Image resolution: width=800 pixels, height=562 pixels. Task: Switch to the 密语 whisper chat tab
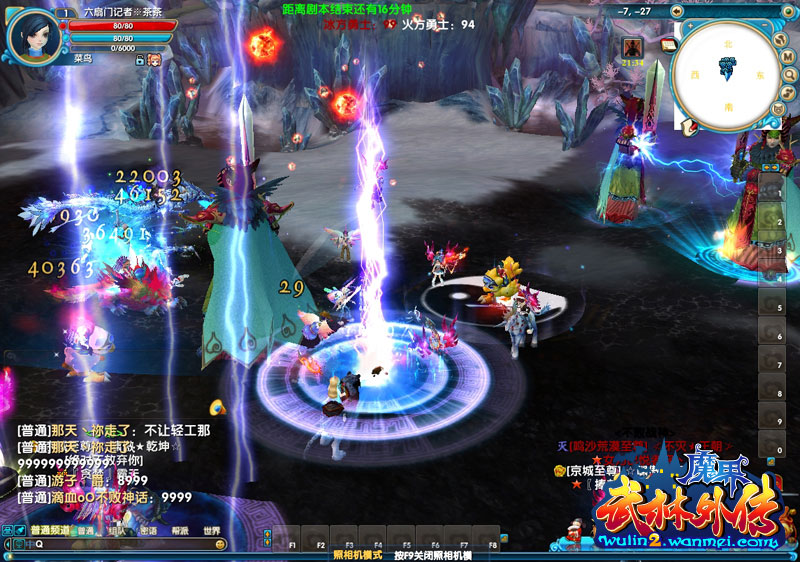click(148, 531)
